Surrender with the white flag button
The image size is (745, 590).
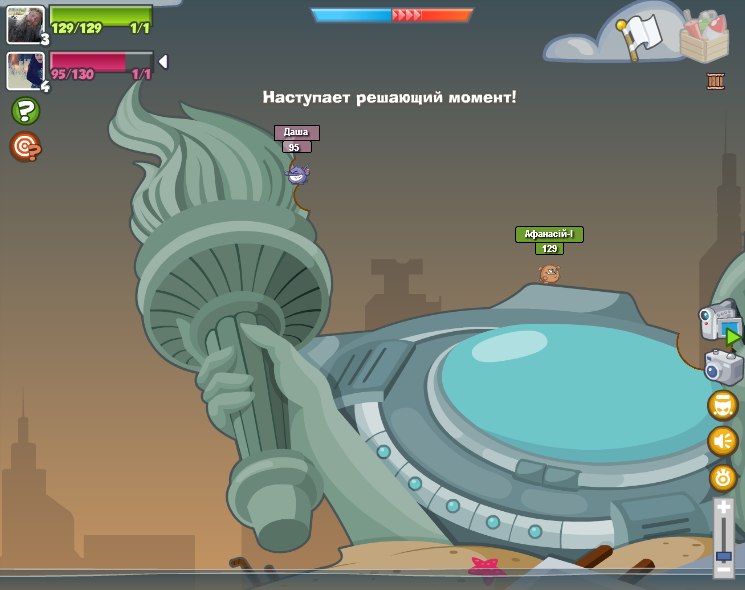639,35
